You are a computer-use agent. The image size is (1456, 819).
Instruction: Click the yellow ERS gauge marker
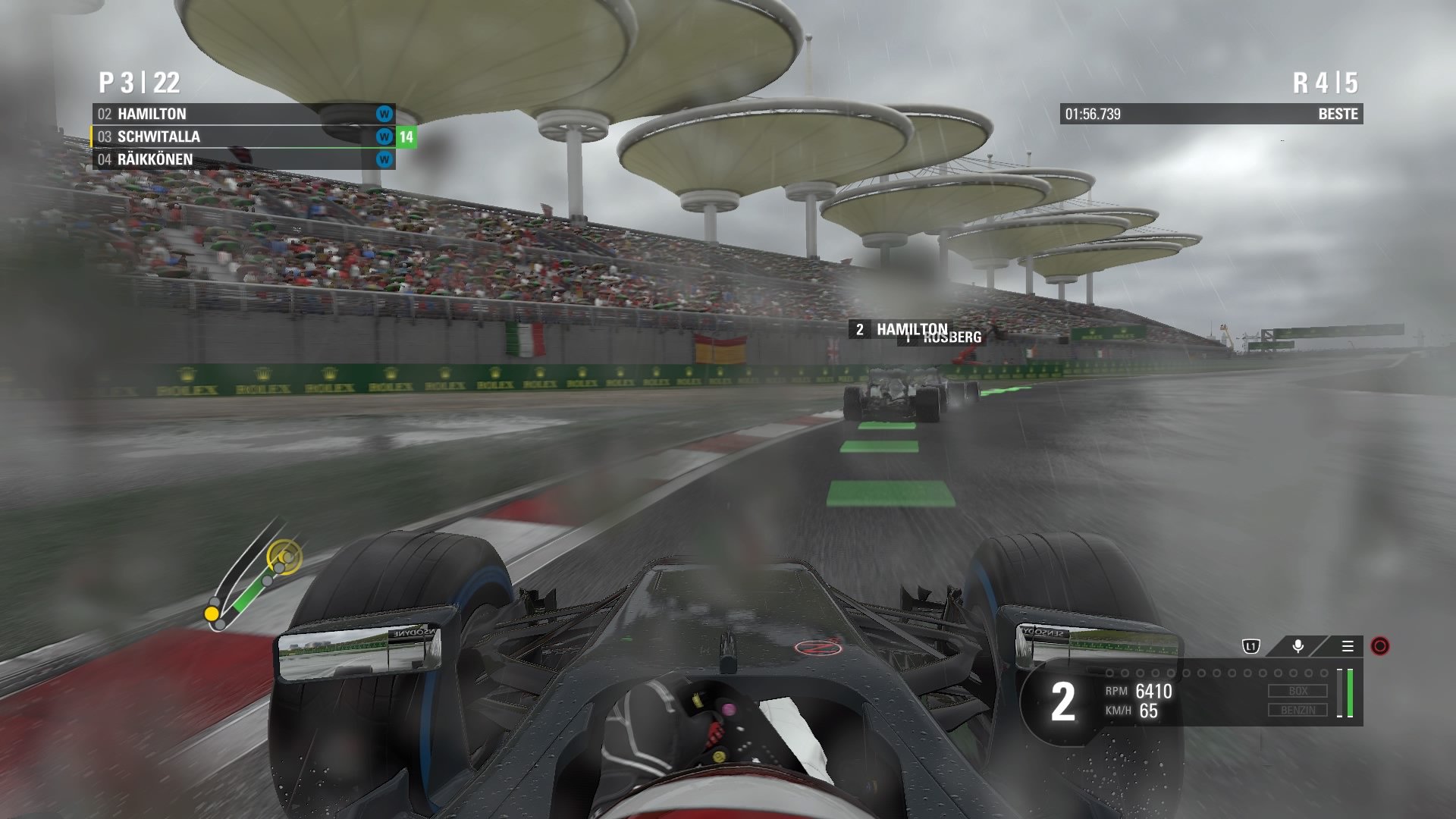pos(211,611)
